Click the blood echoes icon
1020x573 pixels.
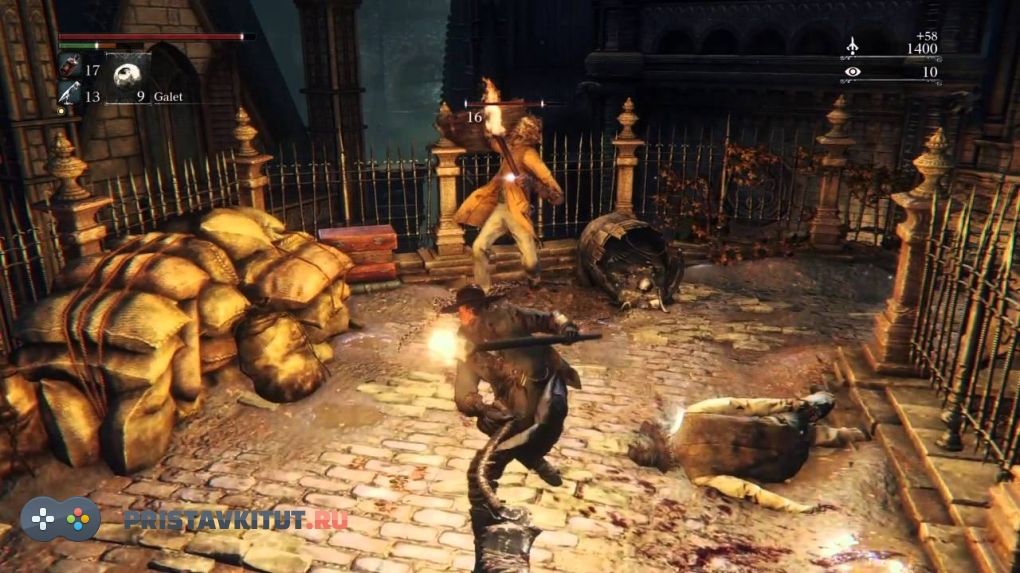tap(853, 46)
